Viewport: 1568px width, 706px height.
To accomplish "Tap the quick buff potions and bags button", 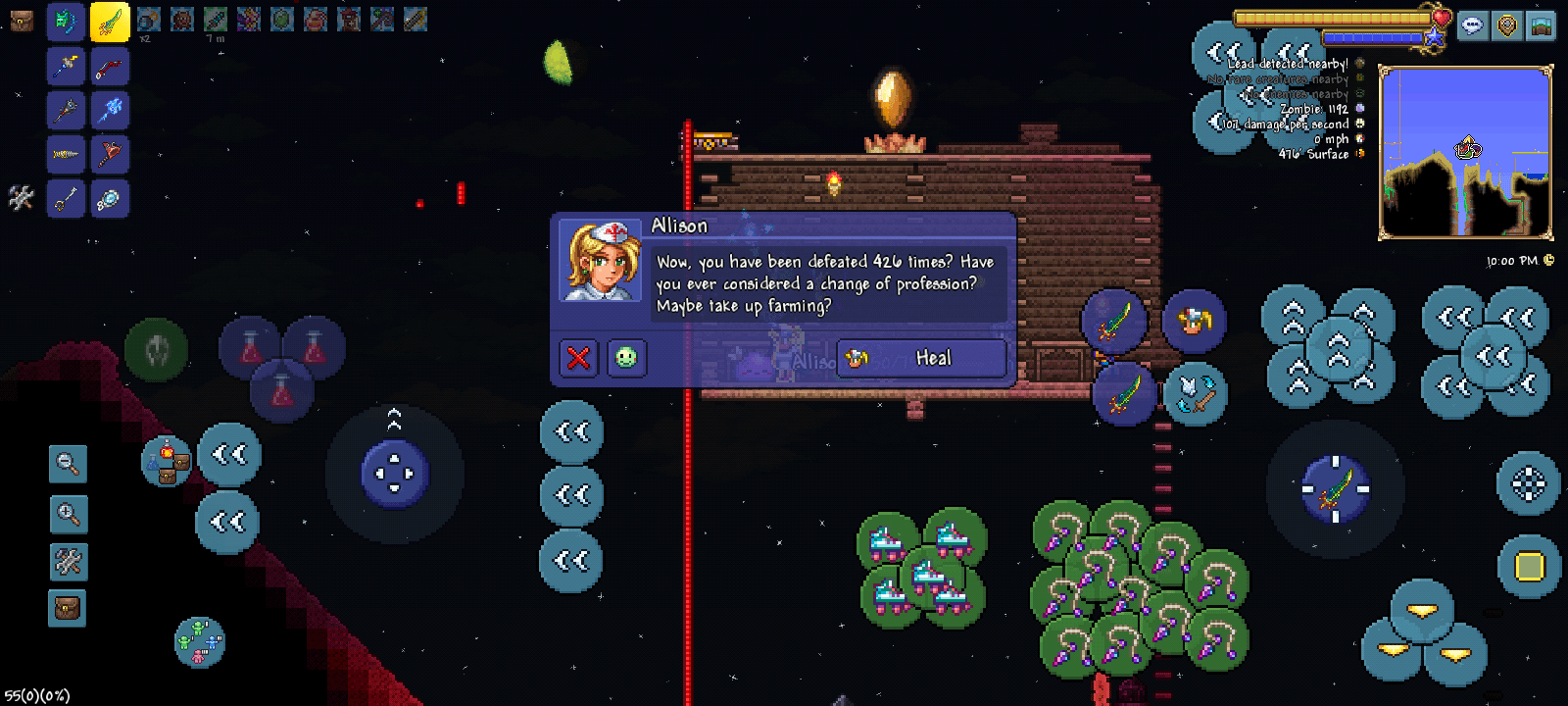I will tap(167, 462).
